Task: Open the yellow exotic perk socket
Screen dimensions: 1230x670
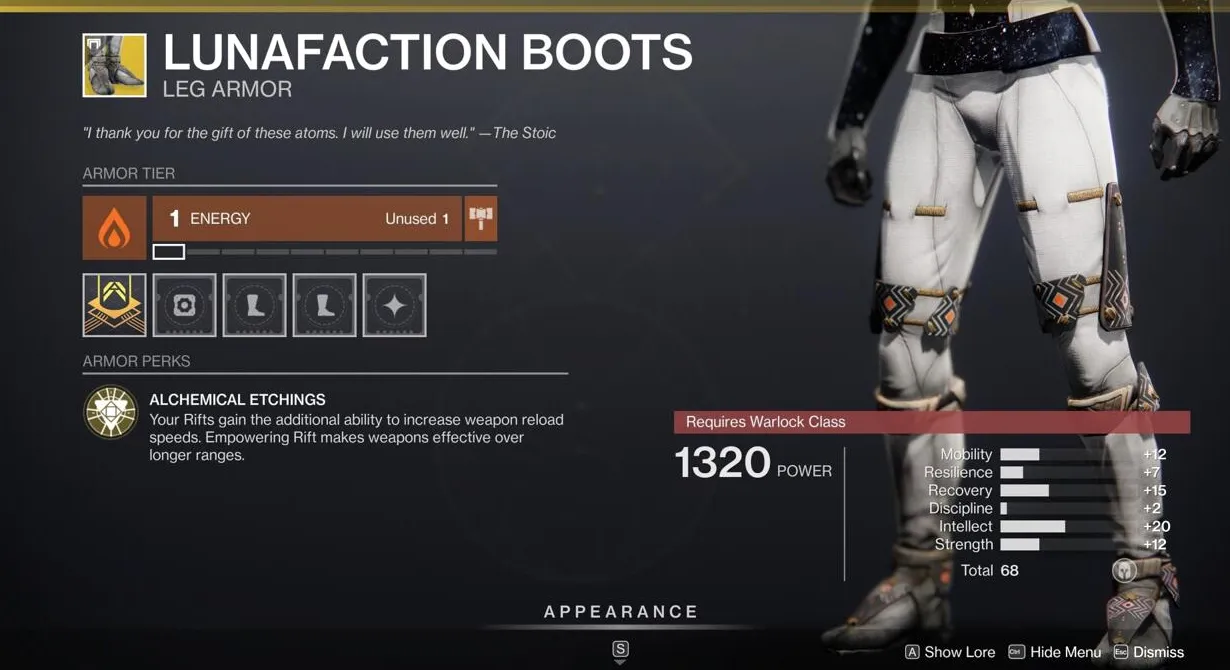Action: coord(114,305)
